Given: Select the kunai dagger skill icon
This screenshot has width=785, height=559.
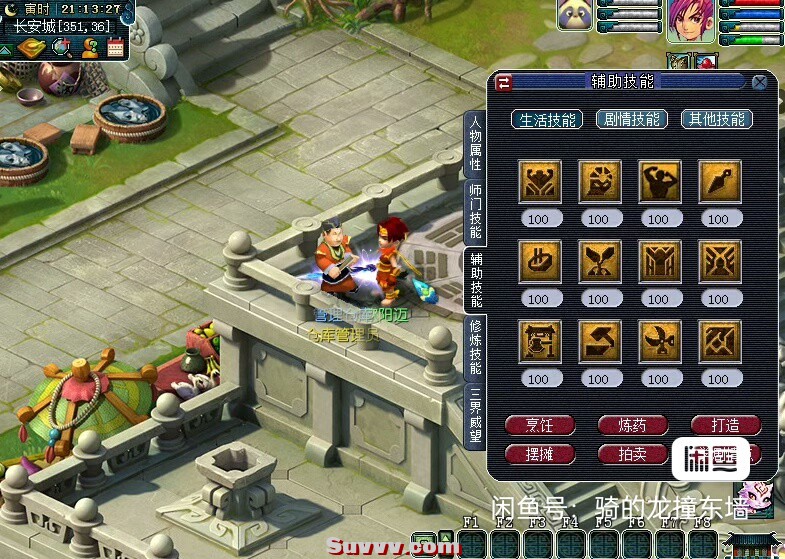Looking at the screenshot, I should [719, 181].
